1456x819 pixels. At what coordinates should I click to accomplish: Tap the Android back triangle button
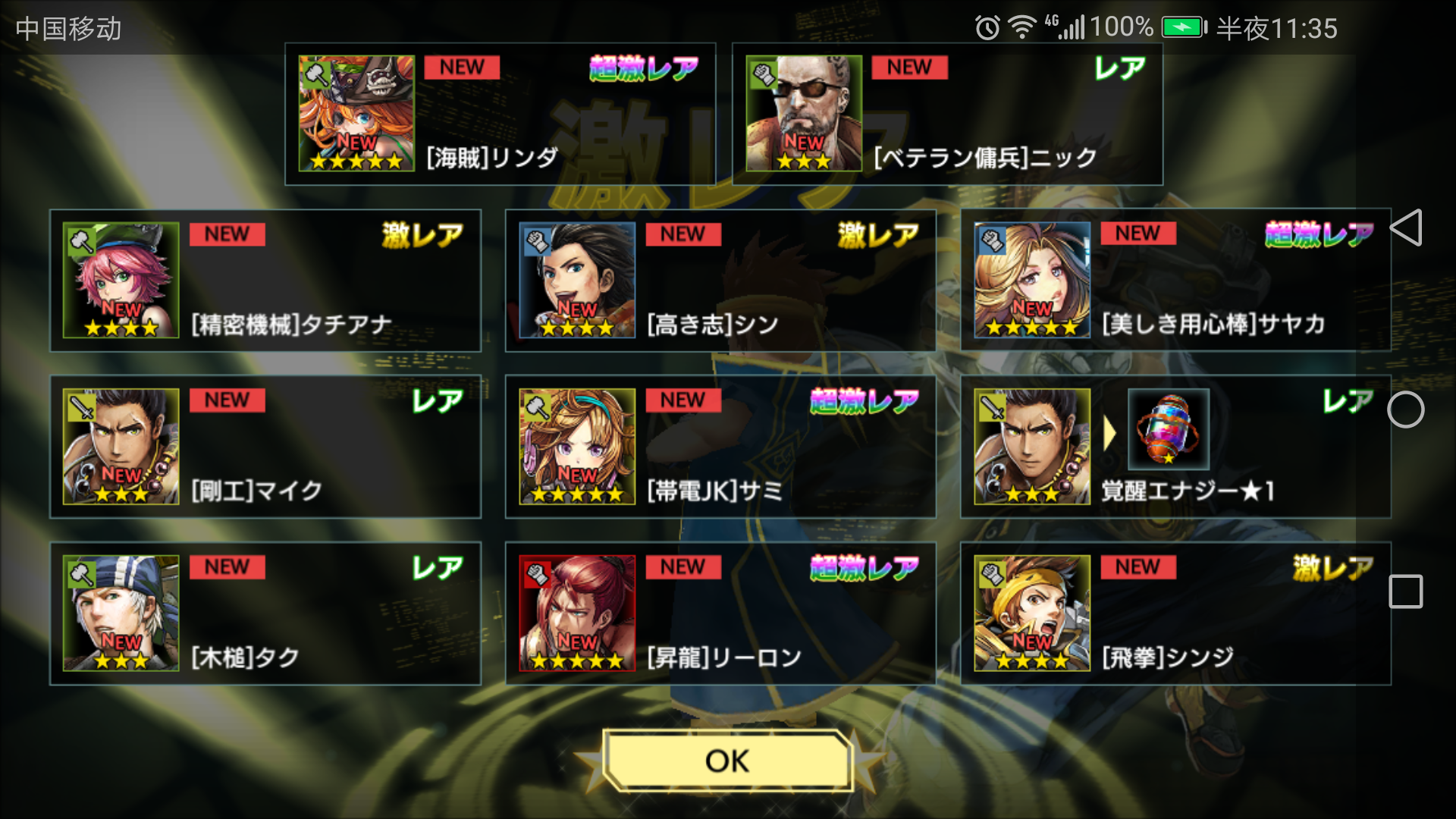(1408, 228)
